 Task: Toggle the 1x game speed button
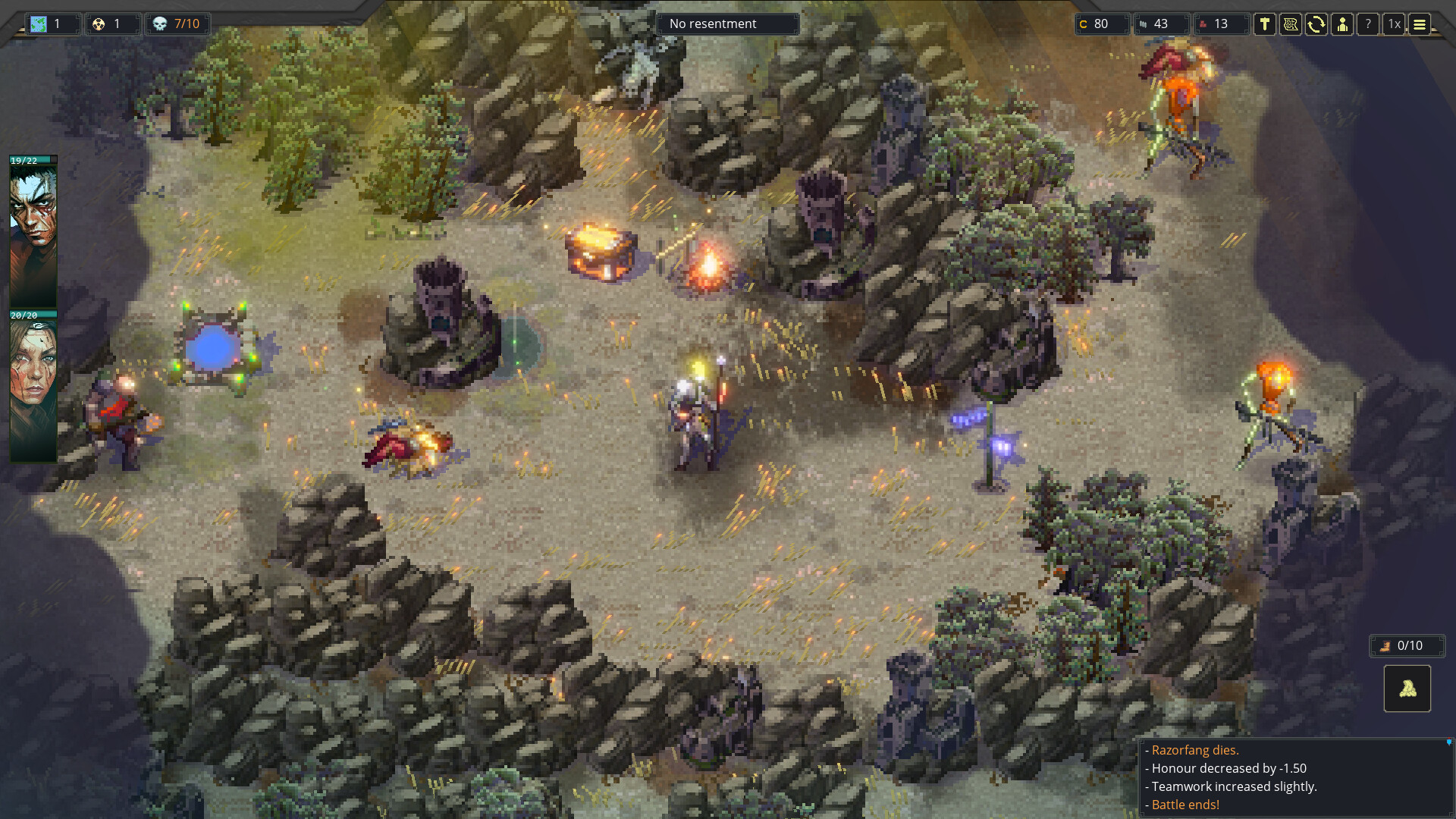point(1394,24)
